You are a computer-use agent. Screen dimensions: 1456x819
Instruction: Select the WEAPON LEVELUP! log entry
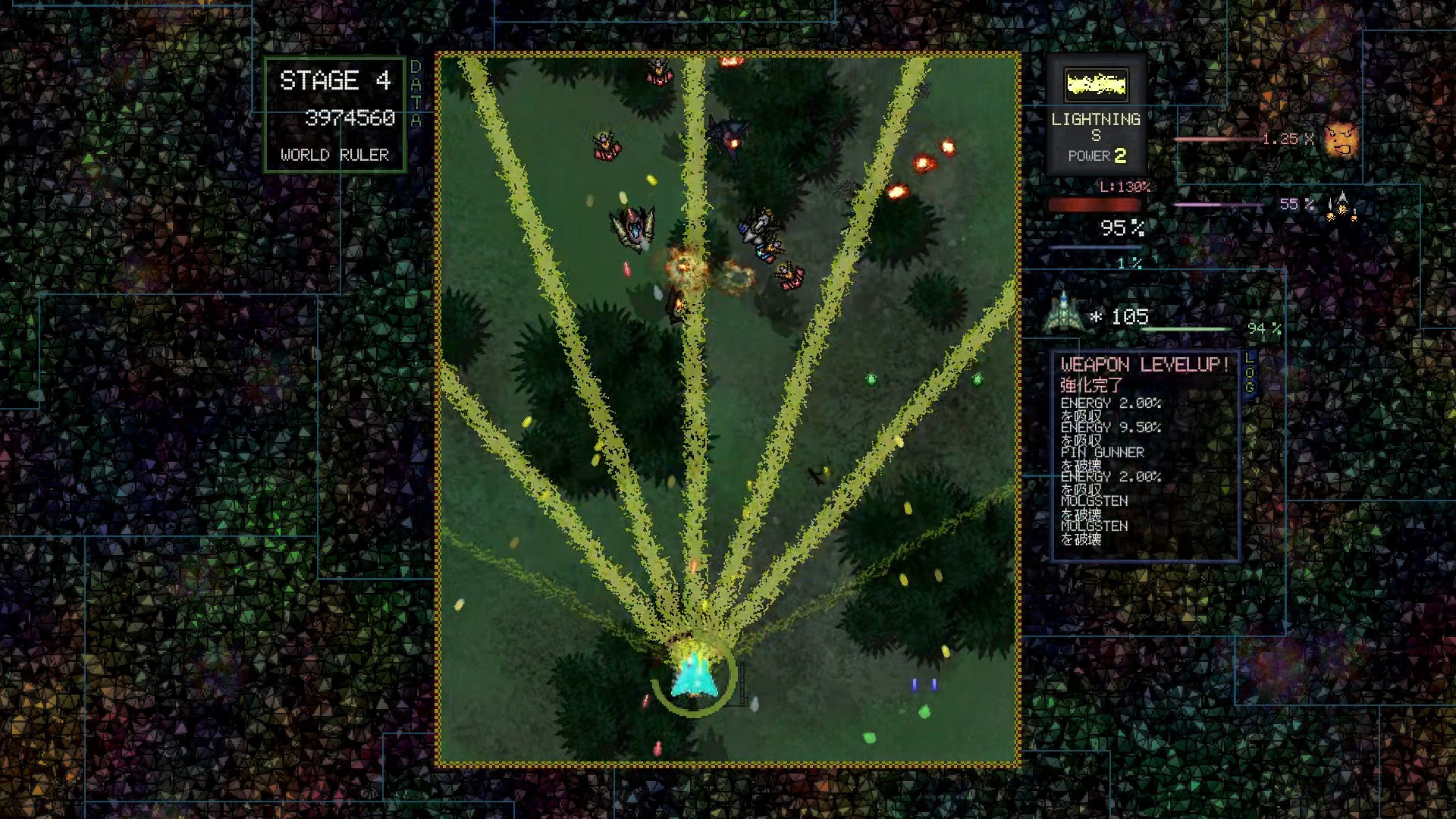tap(1144, 365)
